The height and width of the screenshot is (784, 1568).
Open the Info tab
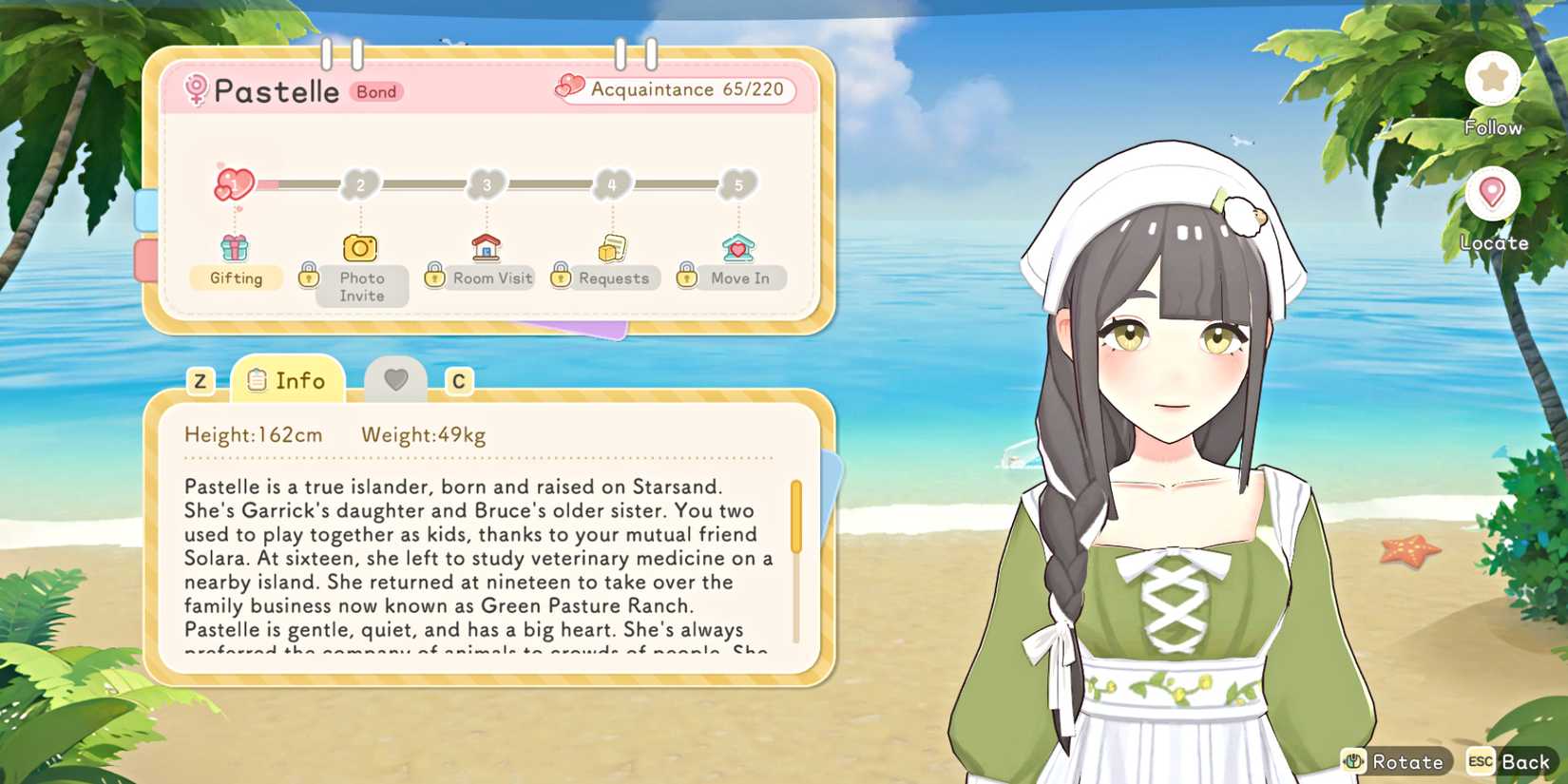[287, 380]
